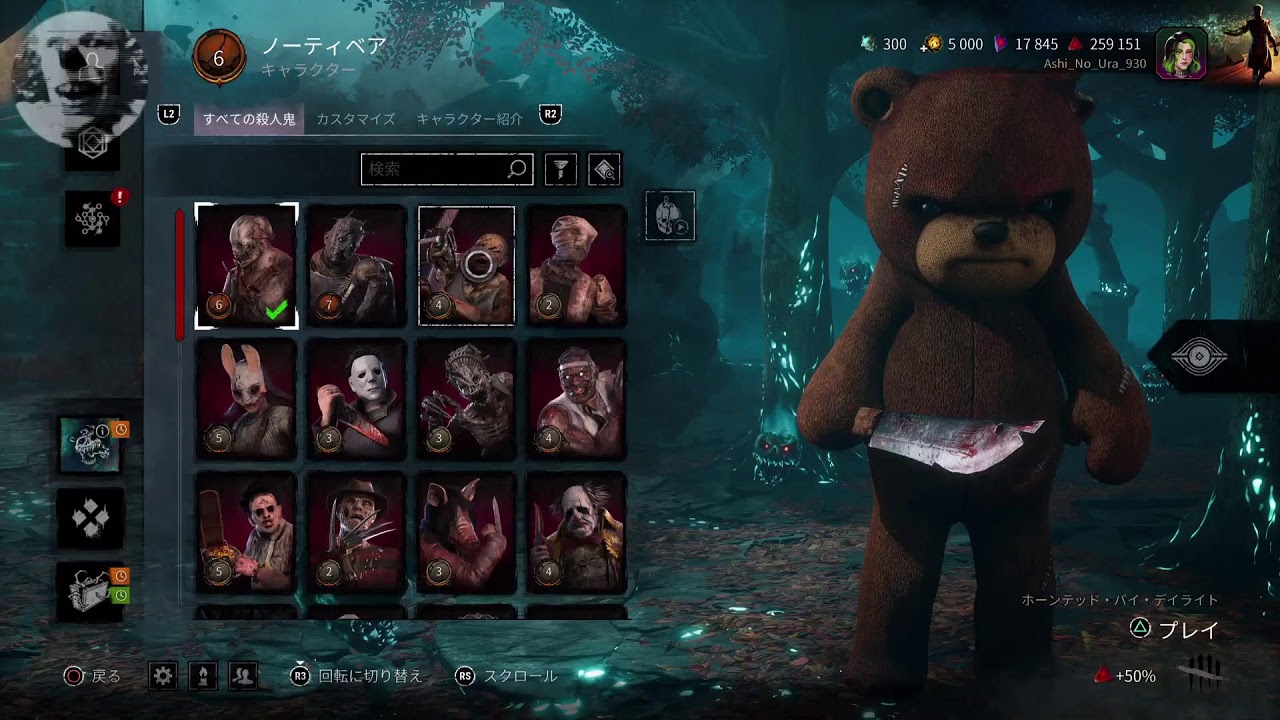Open the settings gear icon

[163, 676]
